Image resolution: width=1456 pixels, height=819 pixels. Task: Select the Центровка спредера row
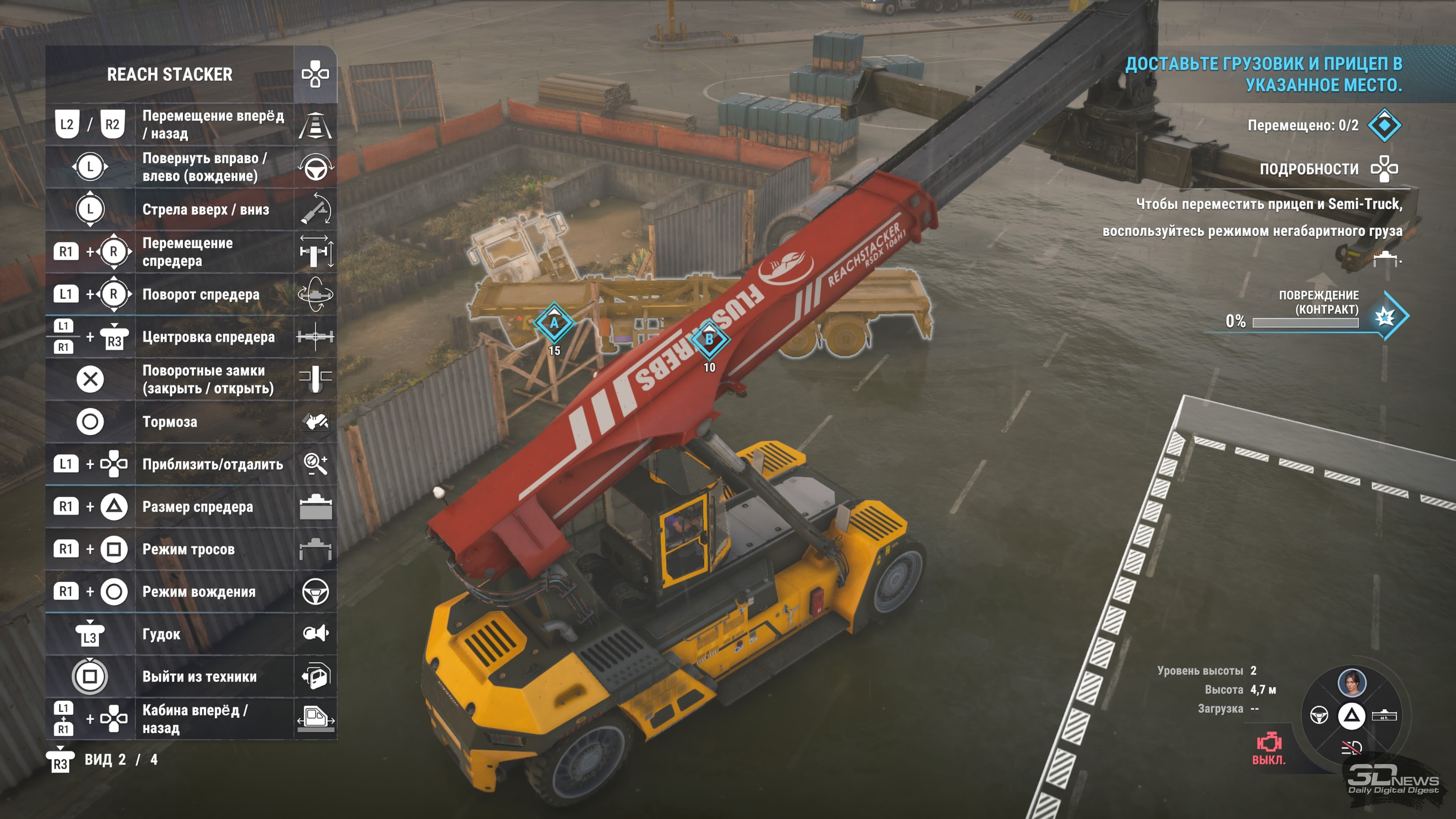tap(191, 337)
